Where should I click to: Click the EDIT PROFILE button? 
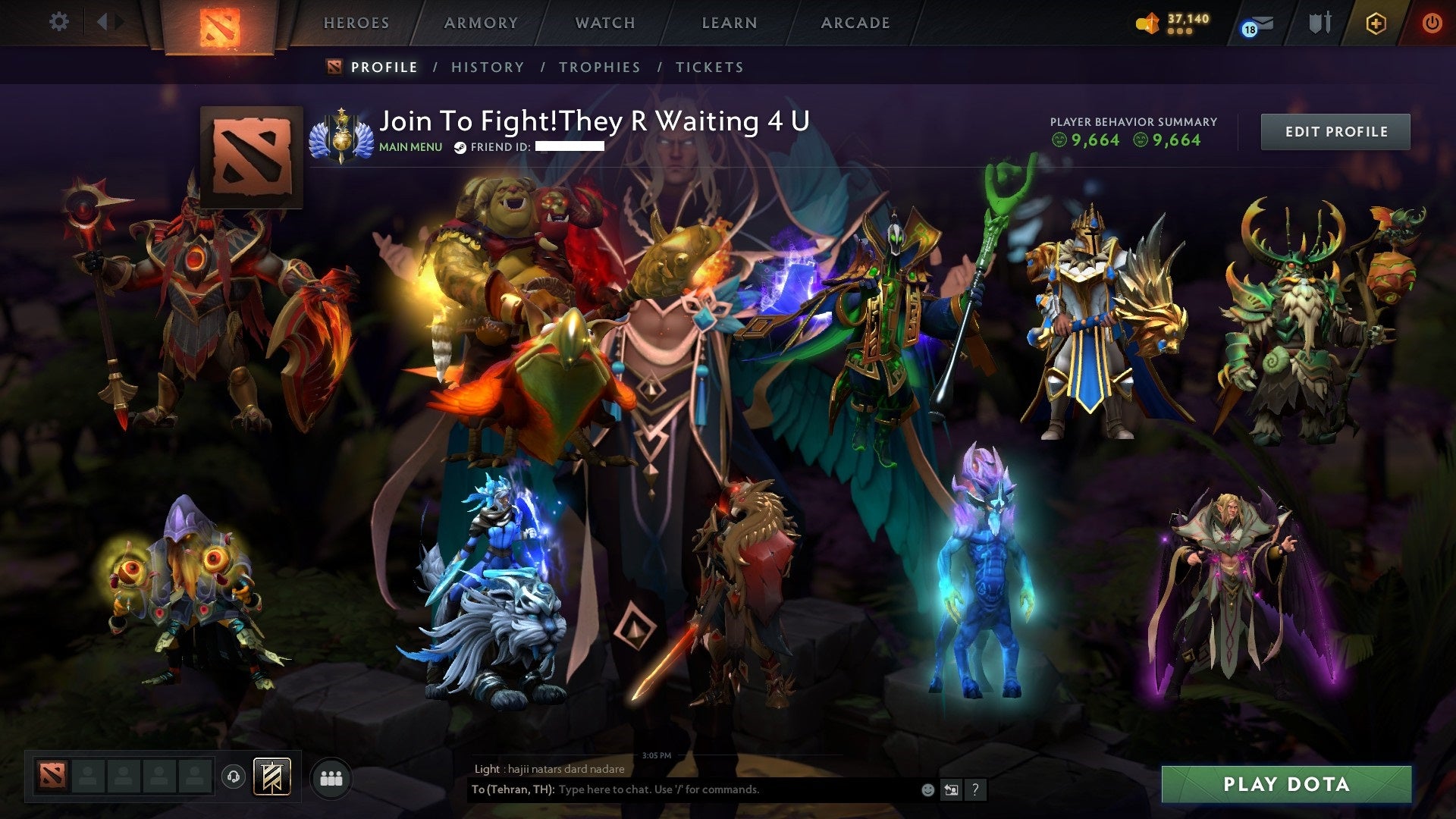coord(1335,130)
